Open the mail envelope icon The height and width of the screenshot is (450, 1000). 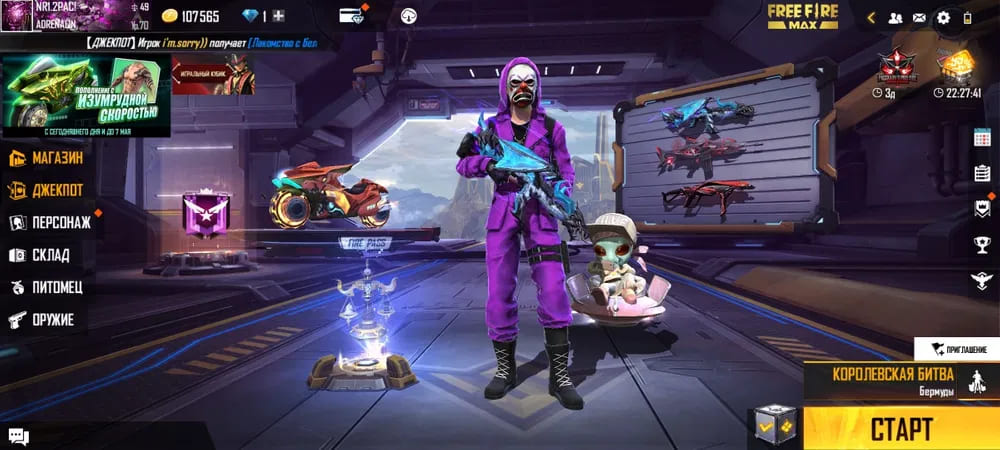point(919,17)
